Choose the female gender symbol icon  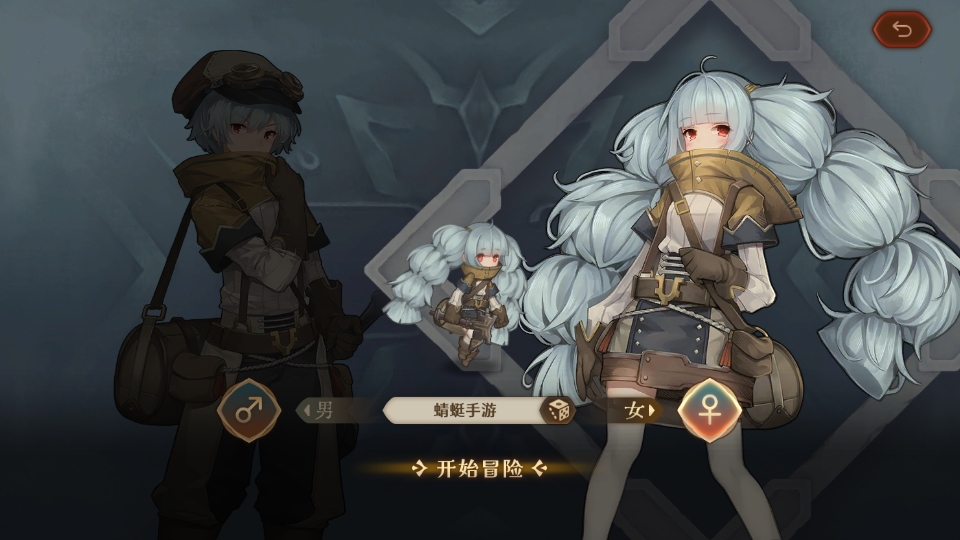(709, 410)
